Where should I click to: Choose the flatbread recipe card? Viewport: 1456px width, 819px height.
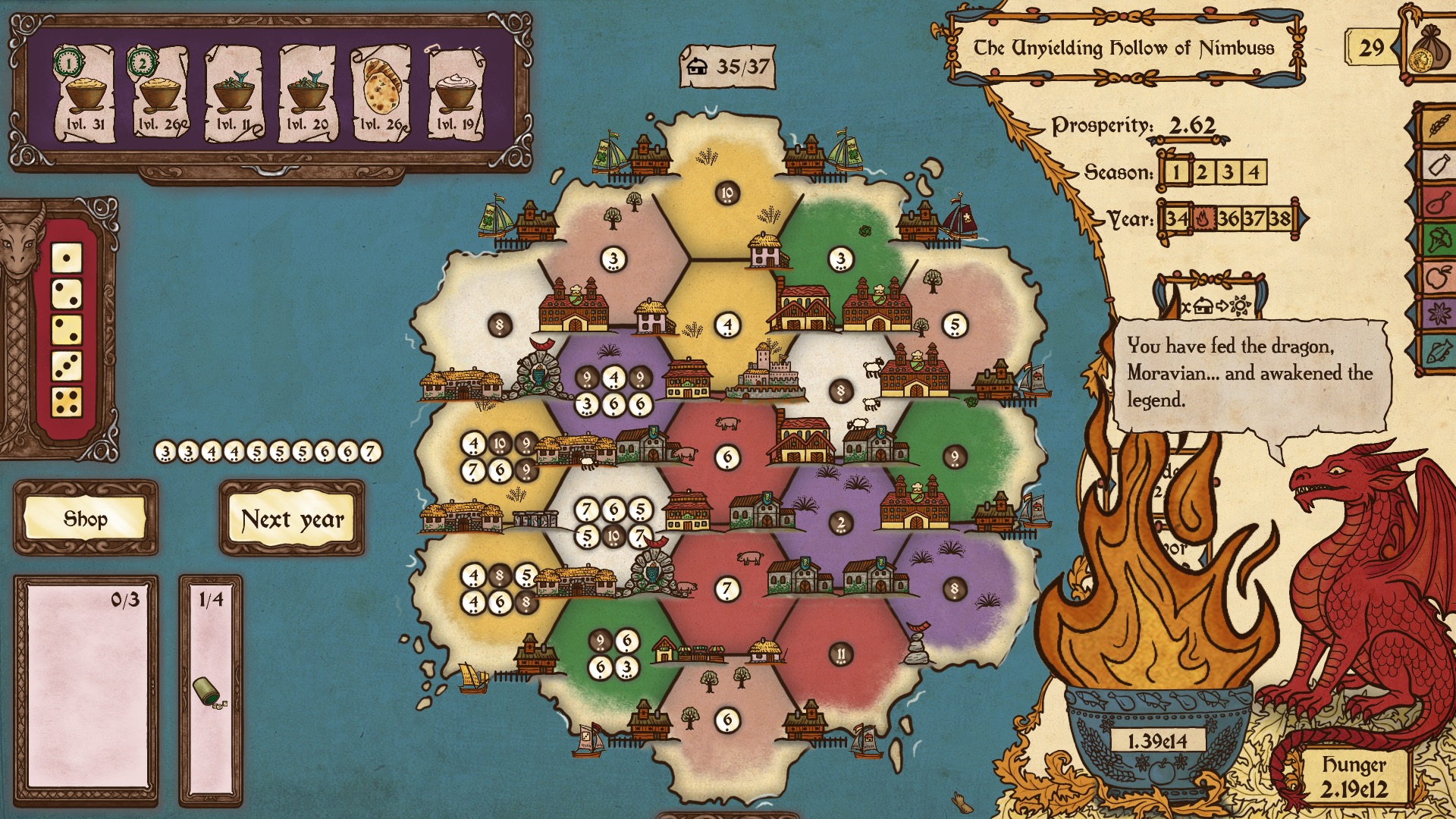coord(381,93)
